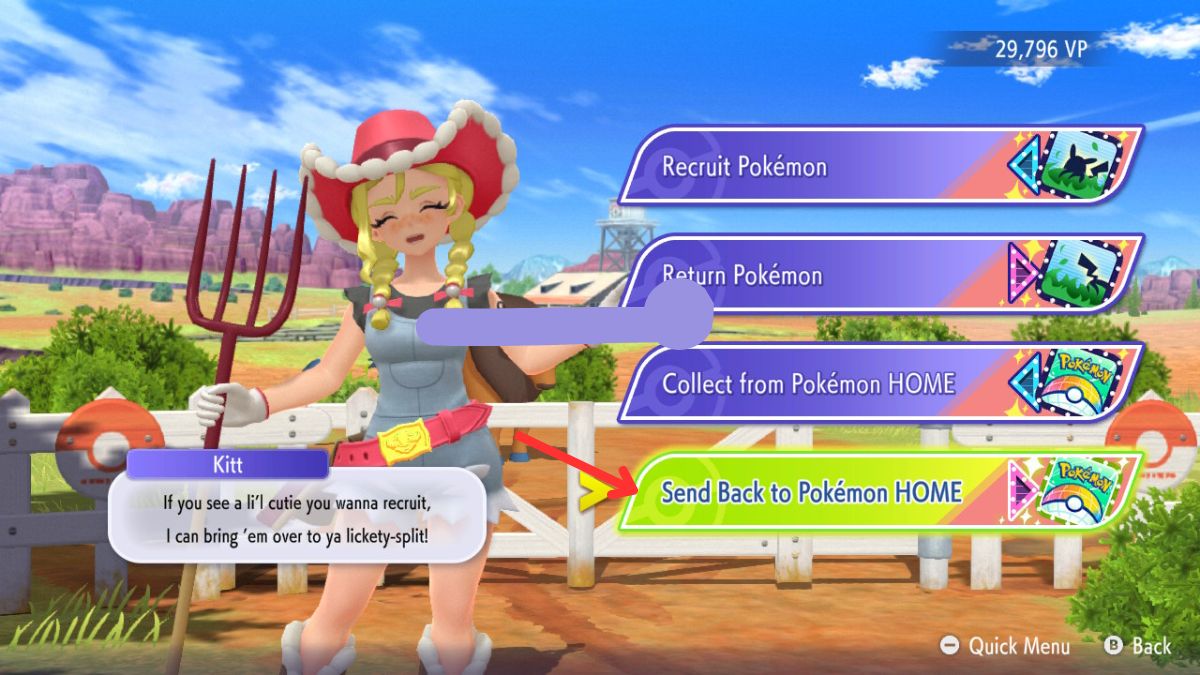Open Collect from Pokémon HOME
The height and width of the screenshot is (675, 1200).
point(878,383)
